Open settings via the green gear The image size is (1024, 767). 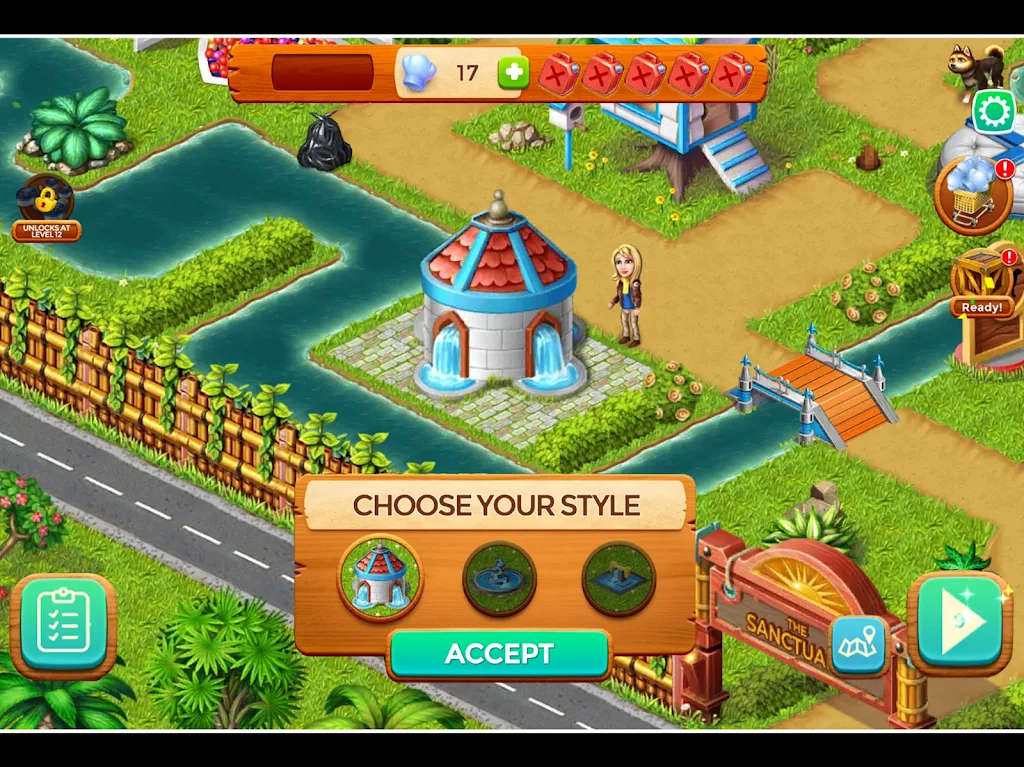click(993, 112)
